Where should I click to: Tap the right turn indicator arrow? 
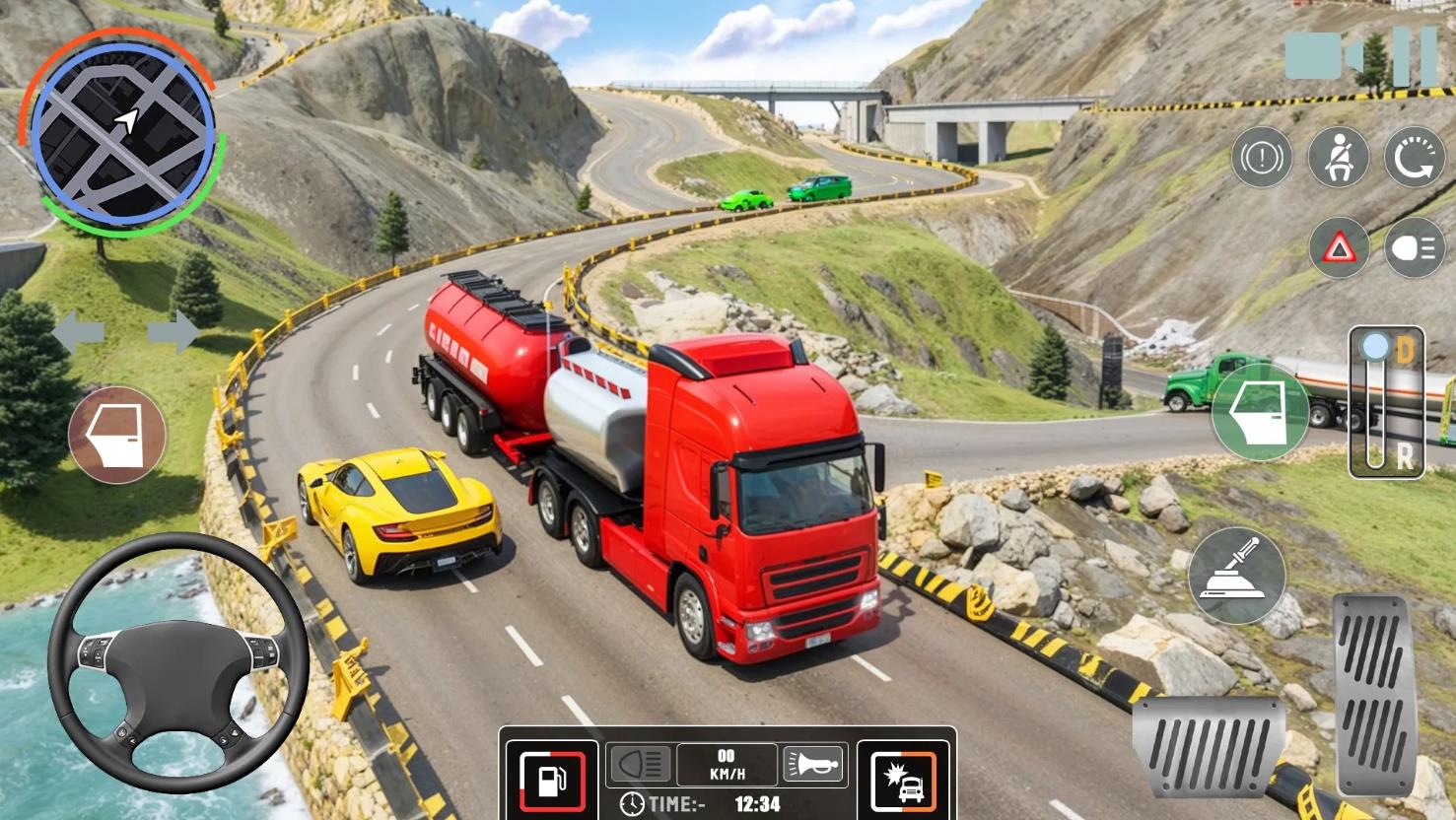tap(173, 331)
